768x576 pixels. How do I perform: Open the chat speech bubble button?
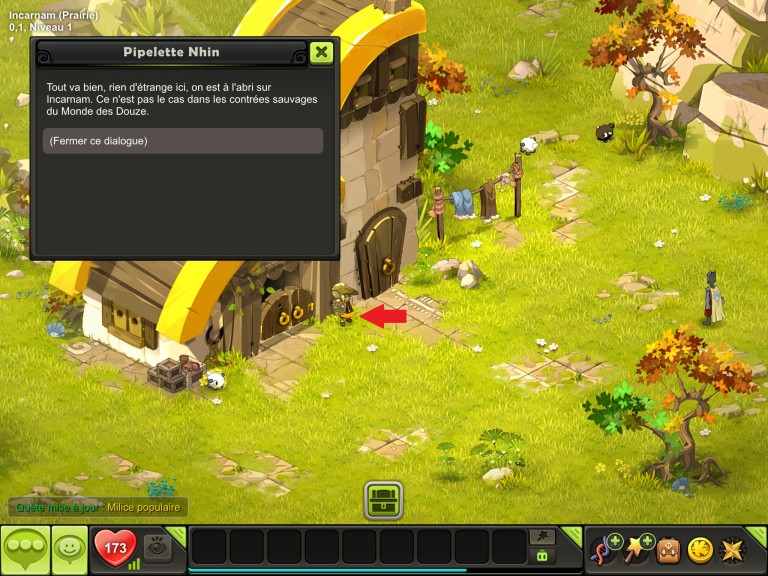[x=25, y=549]
